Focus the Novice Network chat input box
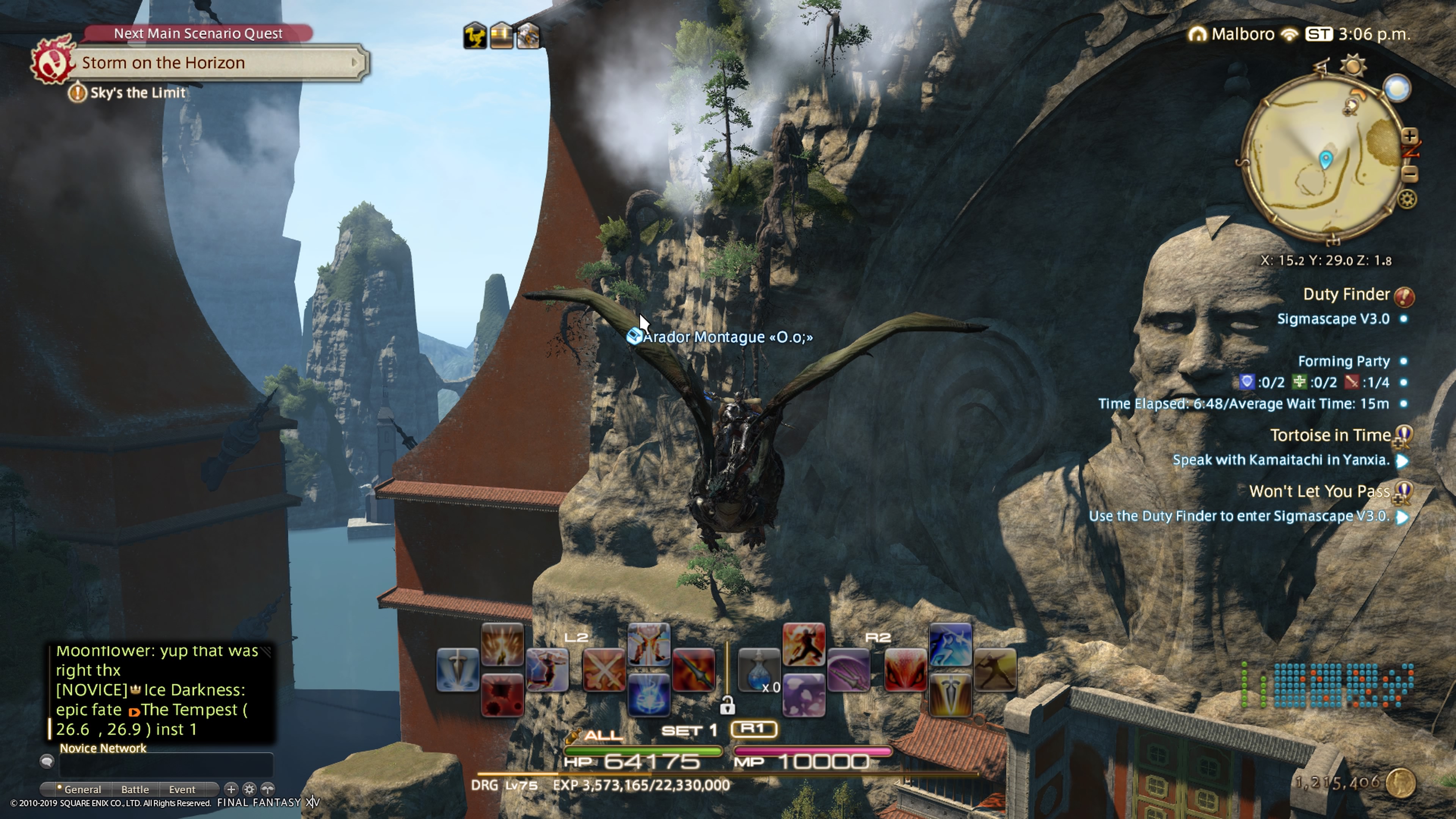This screenshot has height=819, width=1456. pos(166,765)
